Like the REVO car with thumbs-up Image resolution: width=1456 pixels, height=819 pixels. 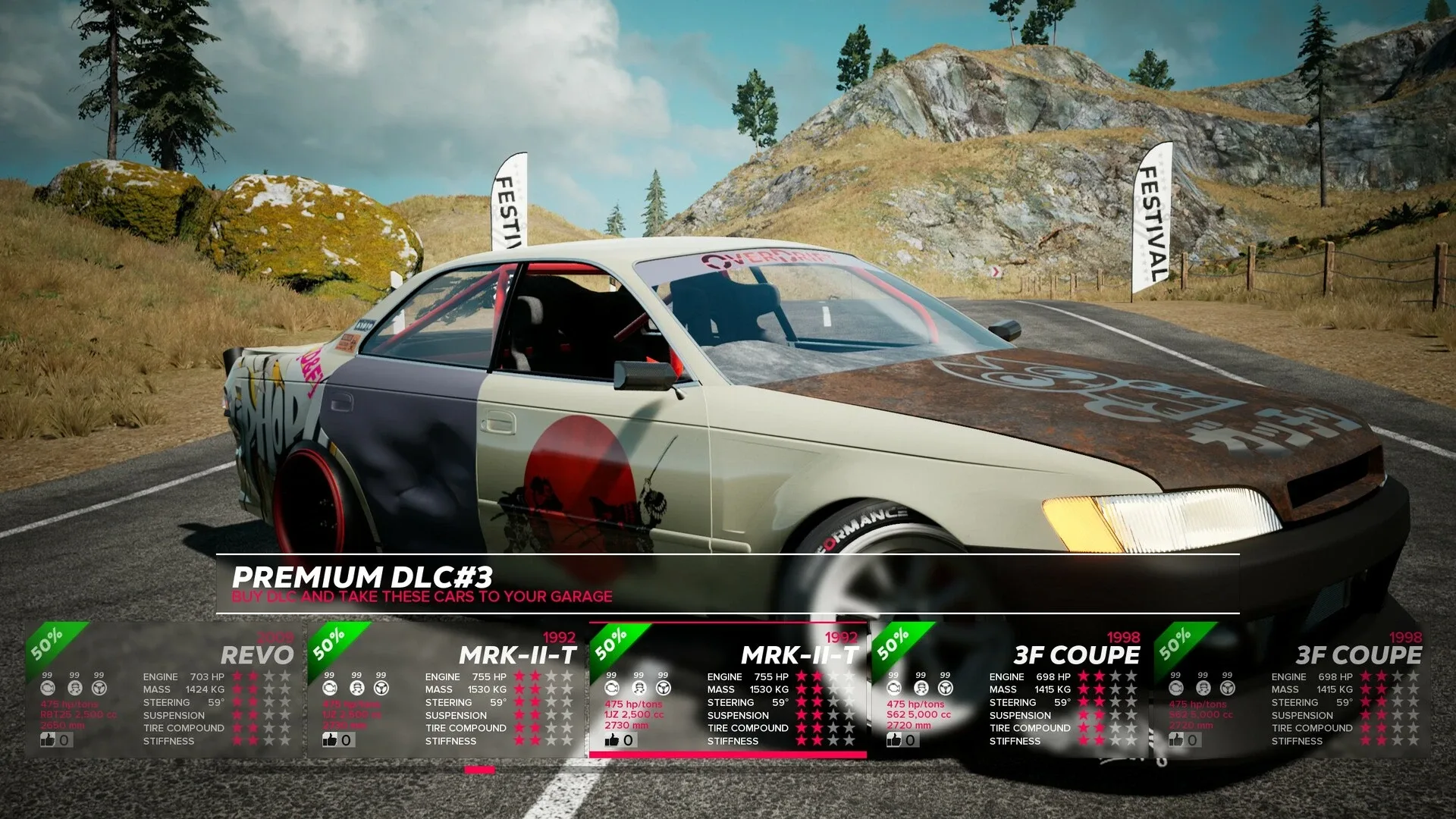(49, 739)
